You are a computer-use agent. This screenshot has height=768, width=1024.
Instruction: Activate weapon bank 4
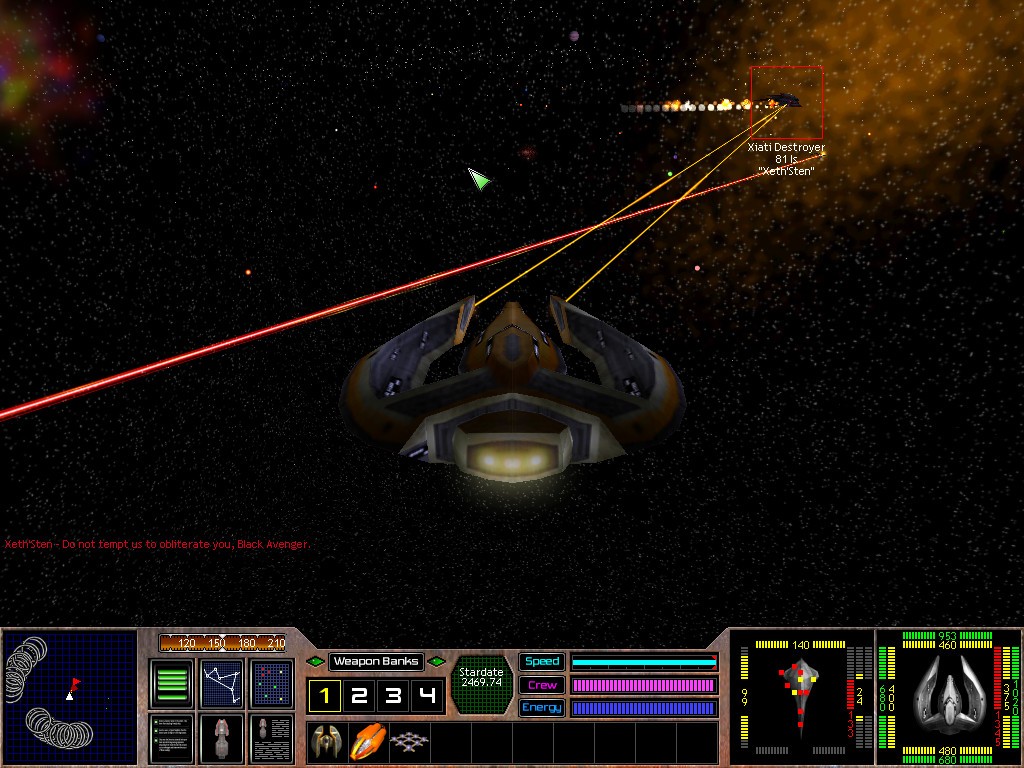coord(427,696)
